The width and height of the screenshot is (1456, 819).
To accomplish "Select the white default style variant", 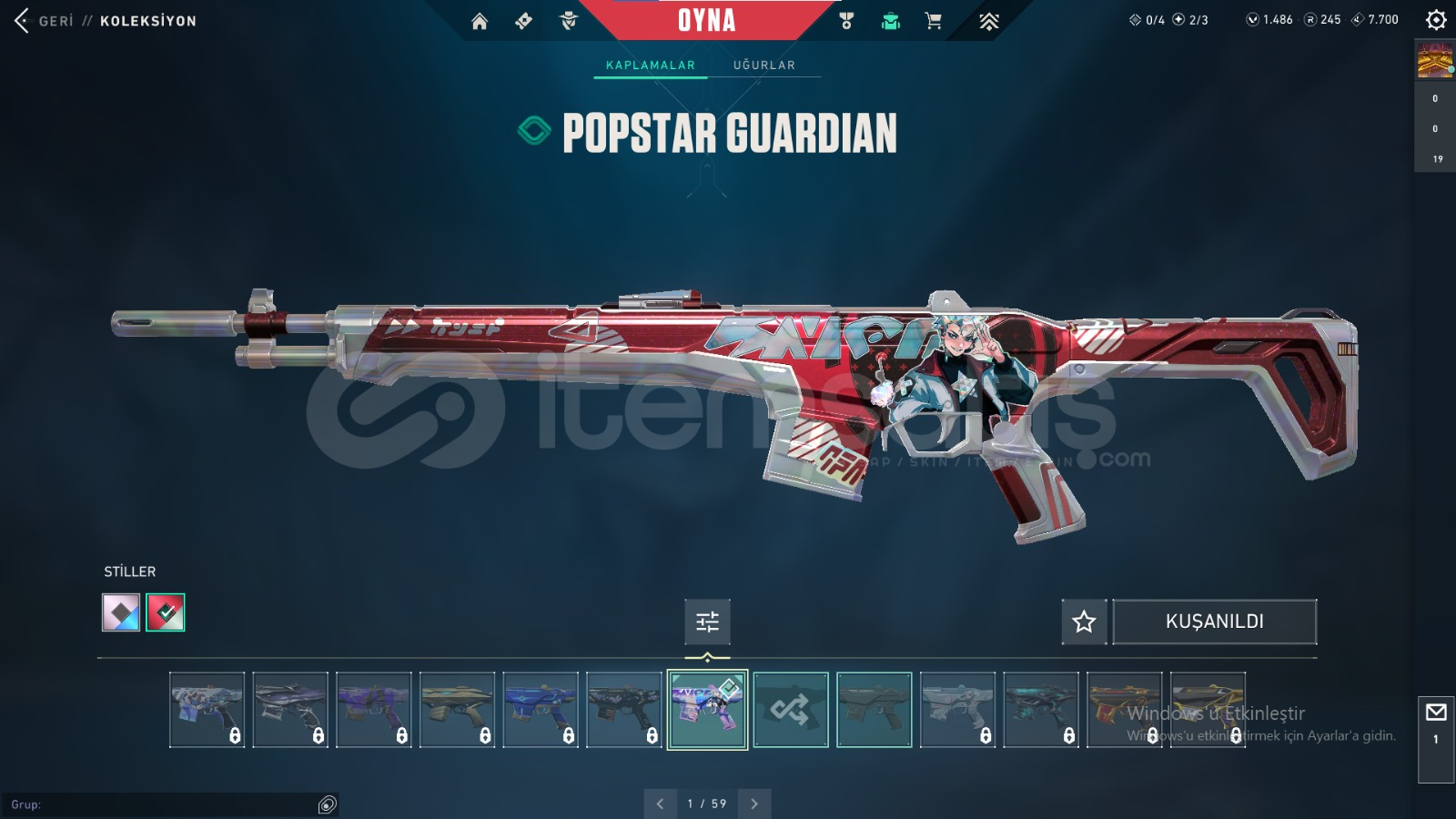I will (x=121, y=612).
